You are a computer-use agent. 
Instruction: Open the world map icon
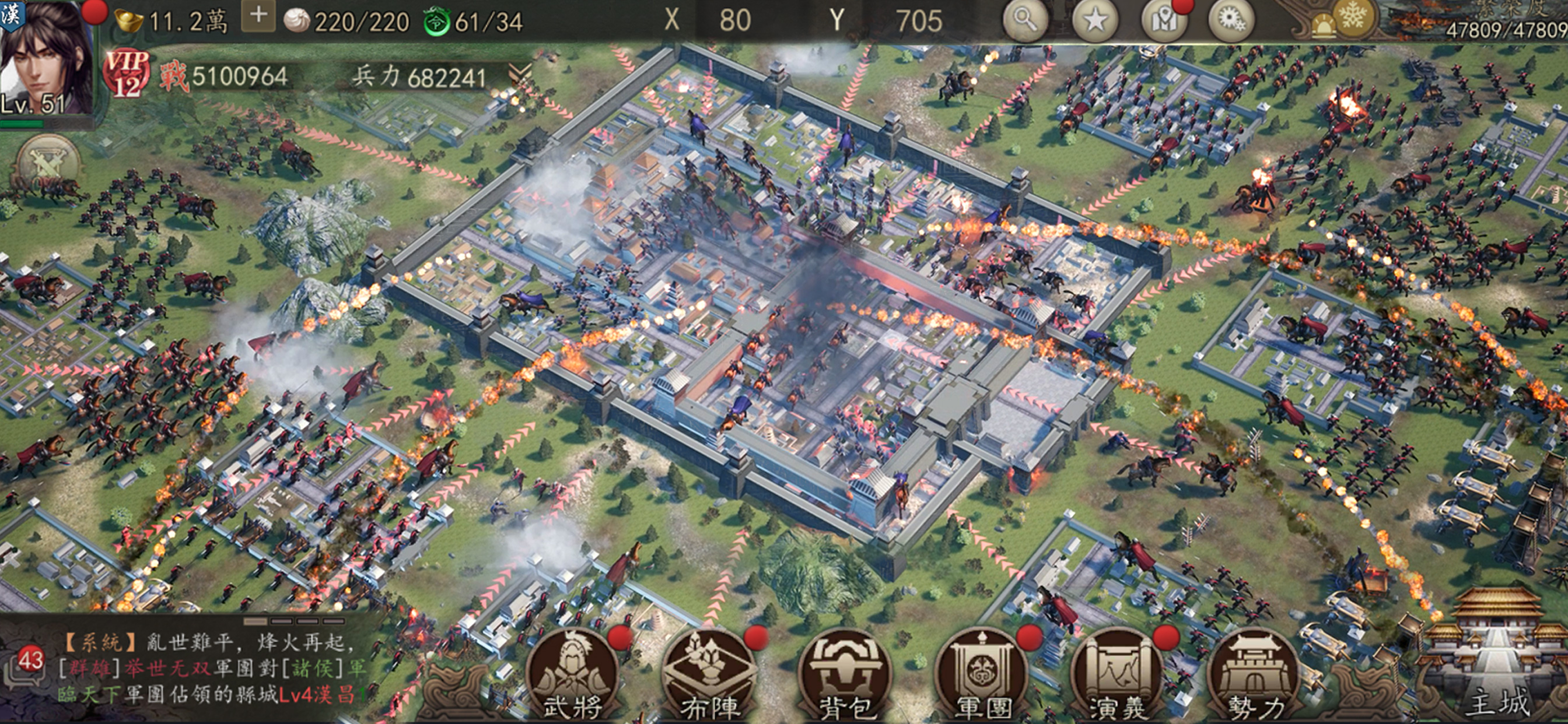(x=1164, y=20)
